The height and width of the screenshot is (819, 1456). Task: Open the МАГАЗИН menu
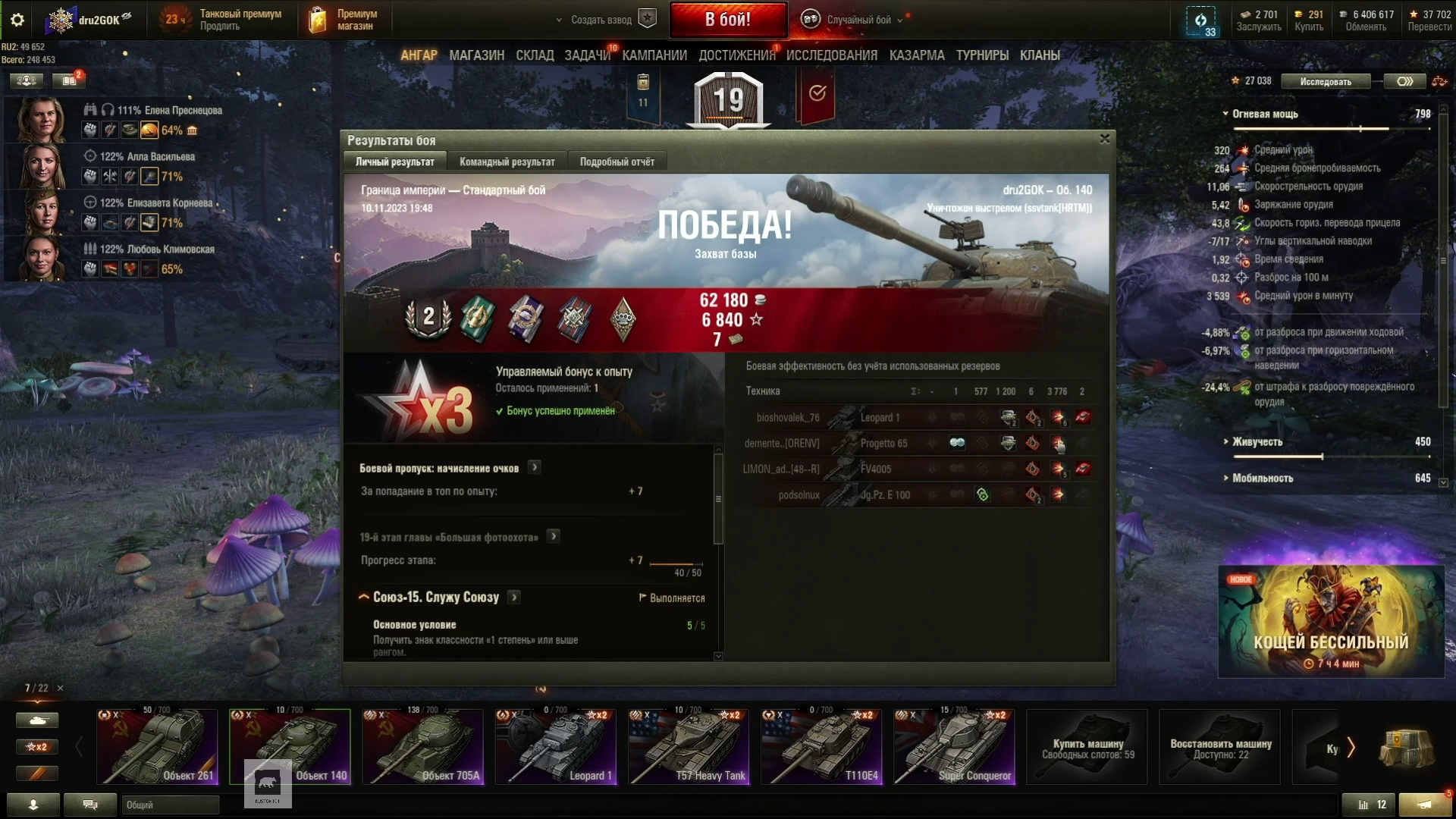point(476,55)
